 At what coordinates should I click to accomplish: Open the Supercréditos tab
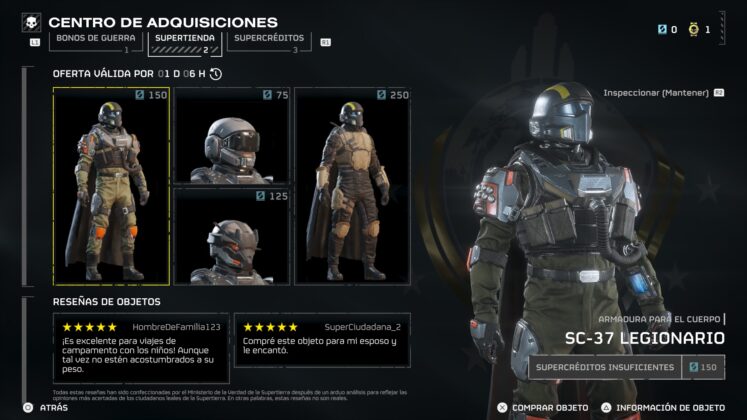265,39
